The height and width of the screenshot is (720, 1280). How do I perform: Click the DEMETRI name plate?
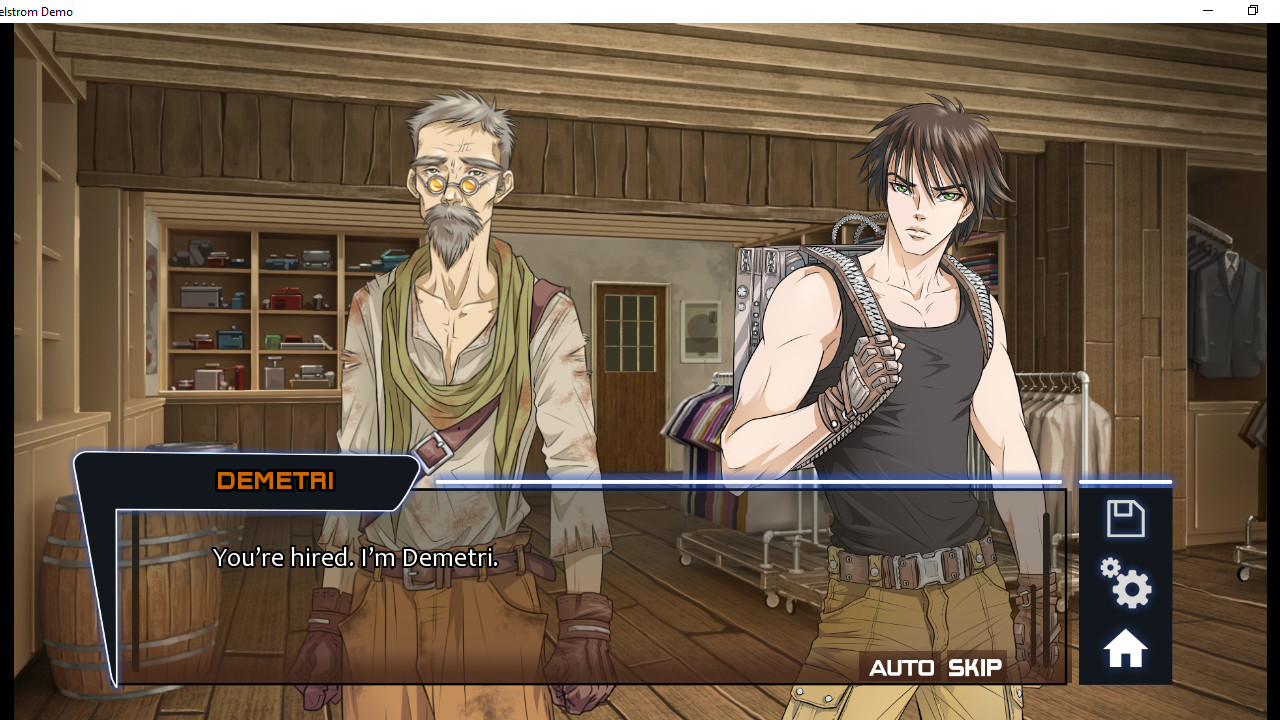tap(274, 481)
